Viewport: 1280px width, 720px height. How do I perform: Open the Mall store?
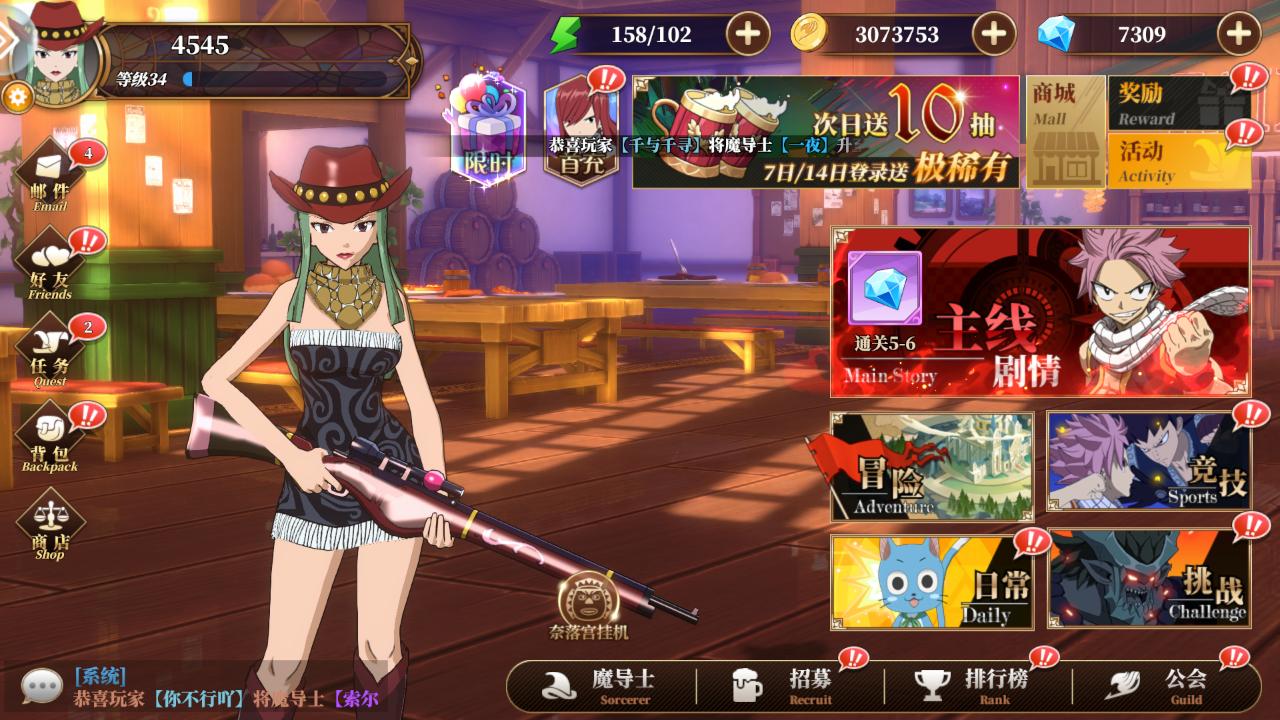(x=1065, y=132)
